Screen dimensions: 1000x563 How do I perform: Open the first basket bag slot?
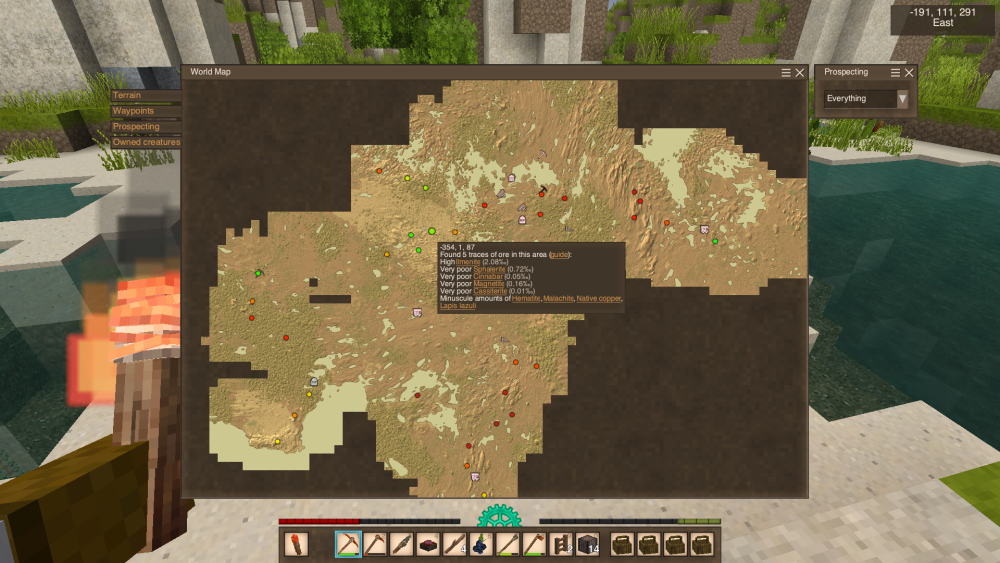tap(623, 546)
